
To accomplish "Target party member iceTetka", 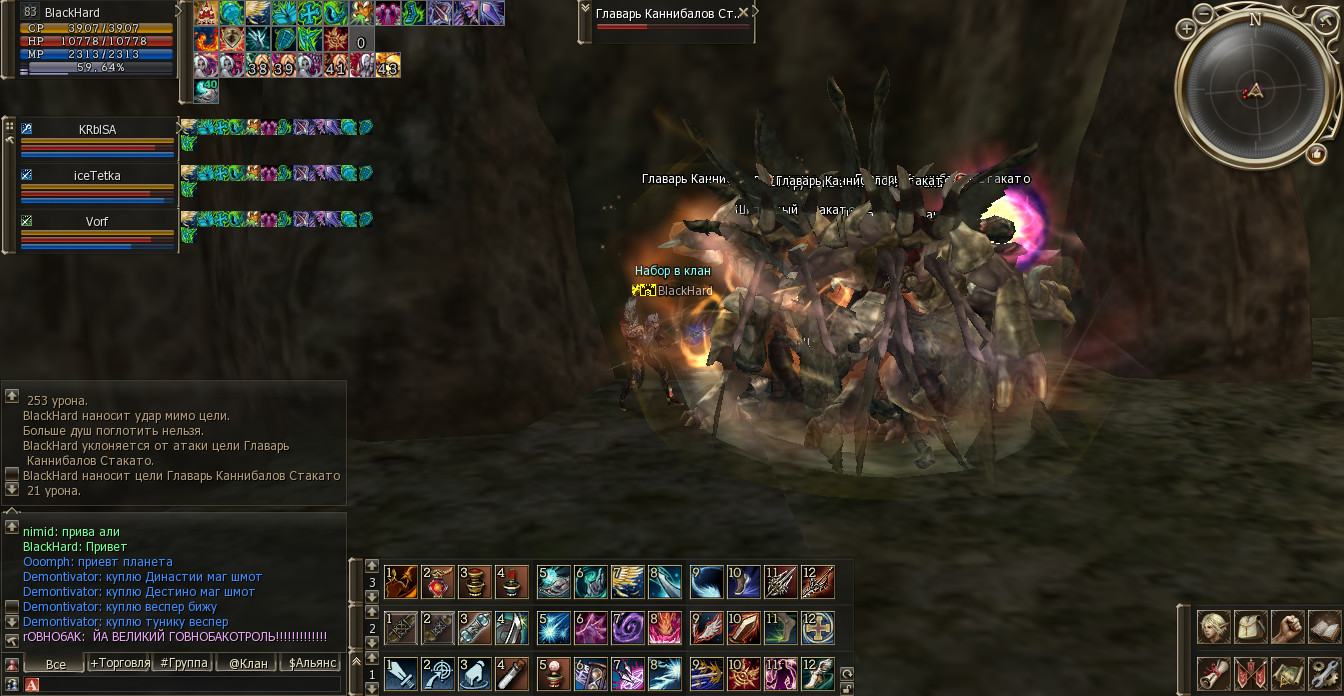I will pyautogui.click(x=97, y=176).
